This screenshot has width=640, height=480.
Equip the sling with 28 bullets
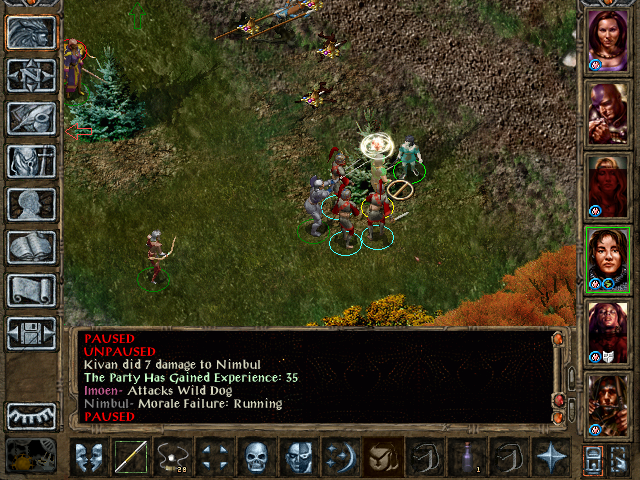(x=173, y=457)
